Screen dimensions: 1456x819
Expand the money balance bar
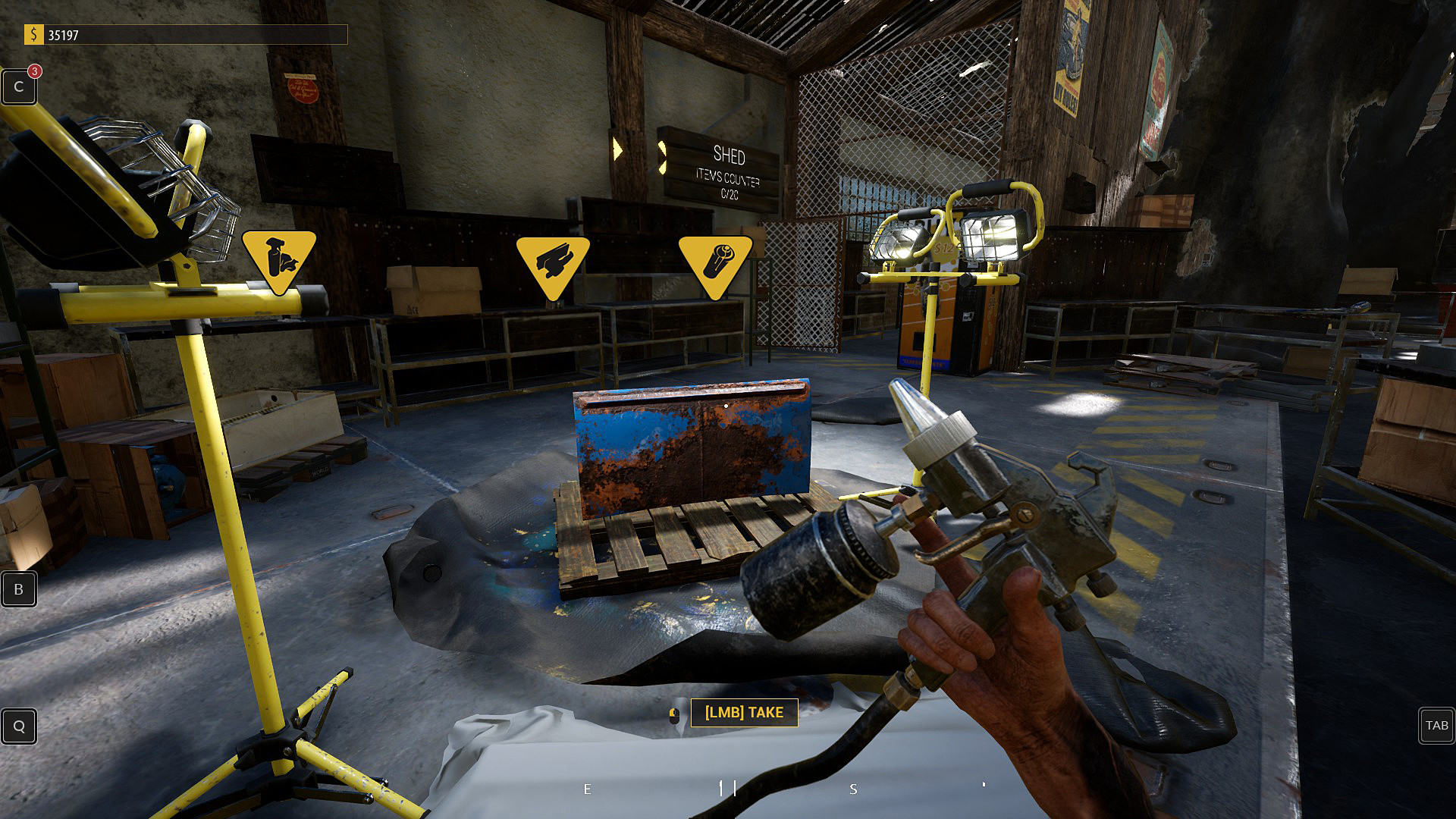click(190, 34)
